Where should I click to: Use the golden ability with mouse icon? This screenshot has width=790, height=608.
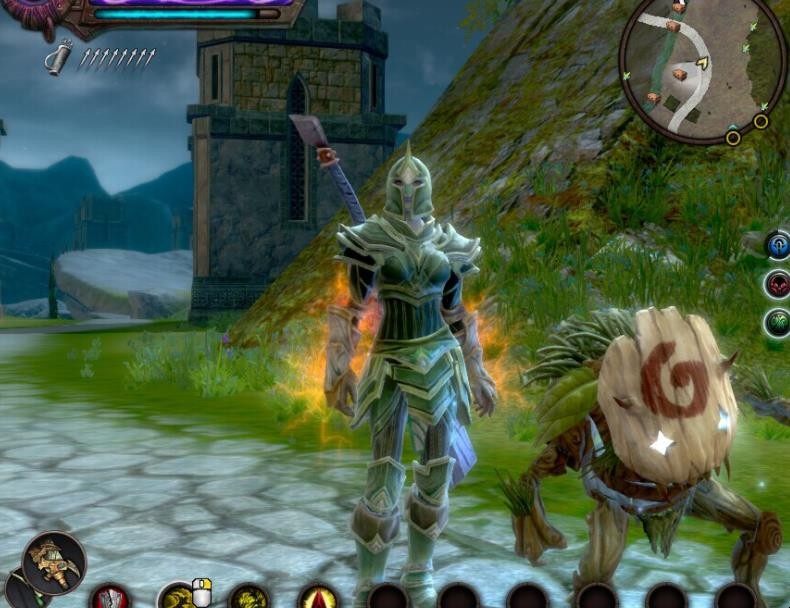(179, 598)
